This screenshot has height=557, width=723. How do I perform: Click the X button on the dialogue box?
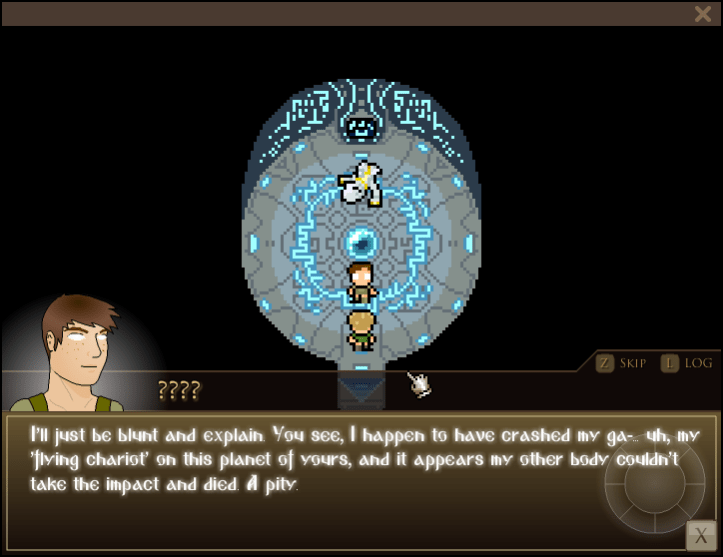[x=700, y=536]
